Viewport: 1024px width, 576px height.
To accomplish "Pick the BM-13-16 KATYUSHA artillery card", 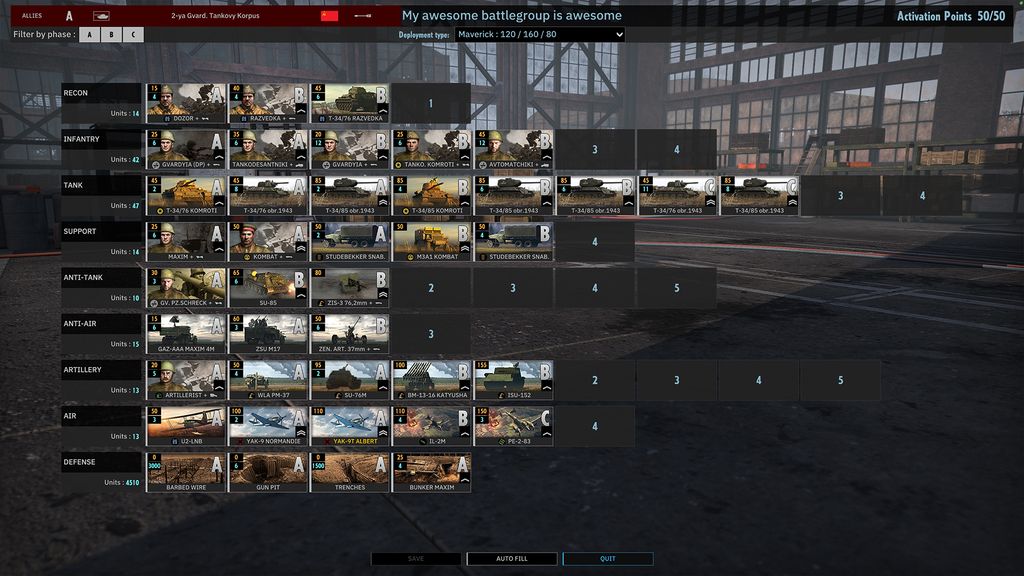I will coord(431,380).
